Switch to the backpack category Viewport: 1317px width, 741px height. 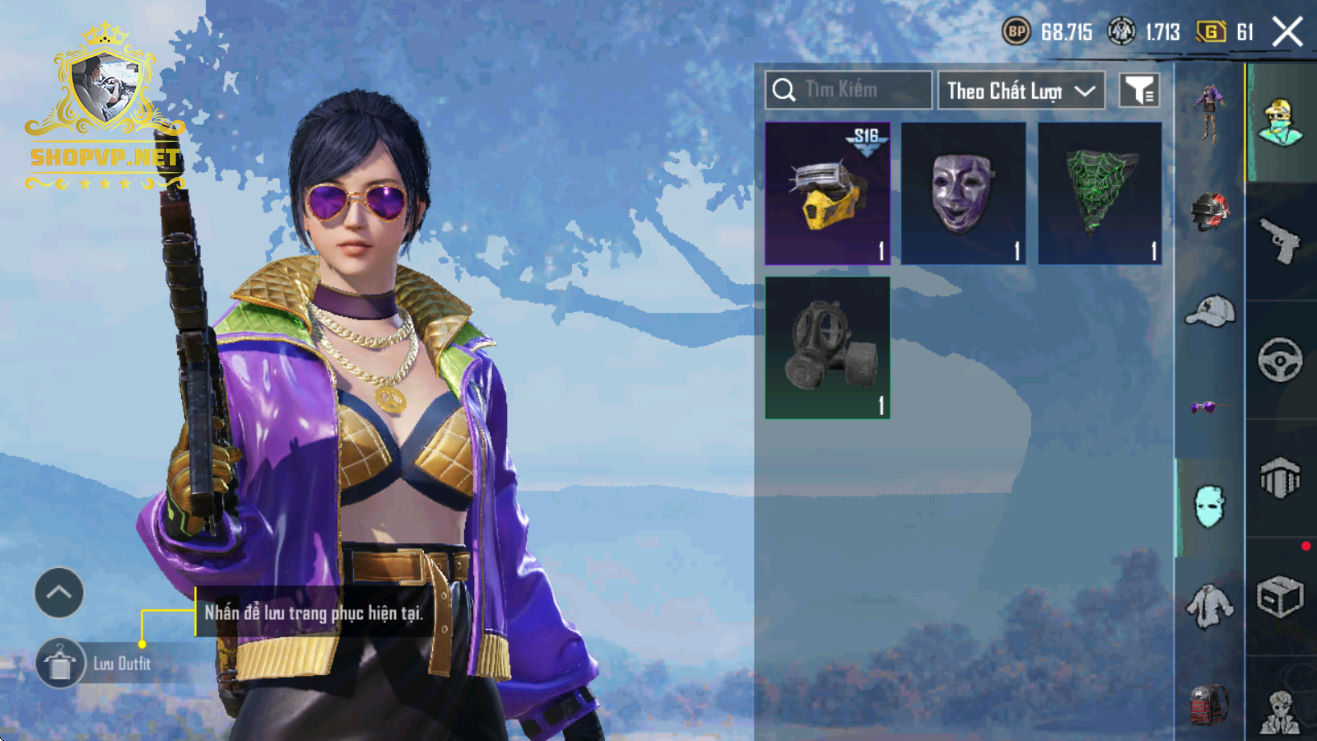(x=1210, y=704)
